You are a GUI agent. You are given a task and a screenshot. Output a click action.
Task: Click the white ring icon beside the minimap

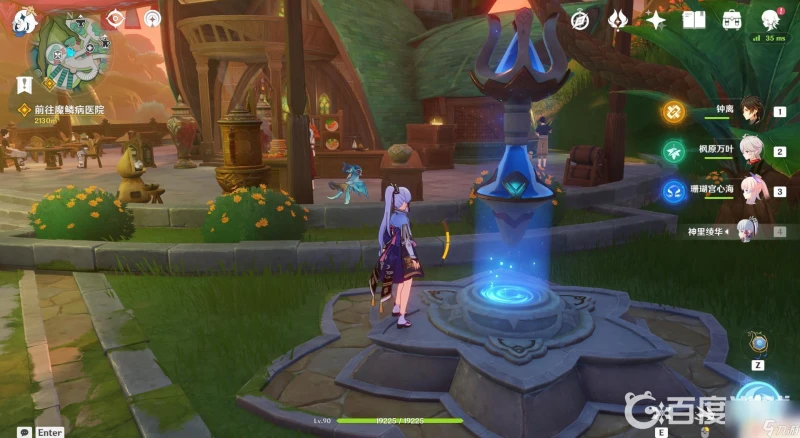click(151, 17)
